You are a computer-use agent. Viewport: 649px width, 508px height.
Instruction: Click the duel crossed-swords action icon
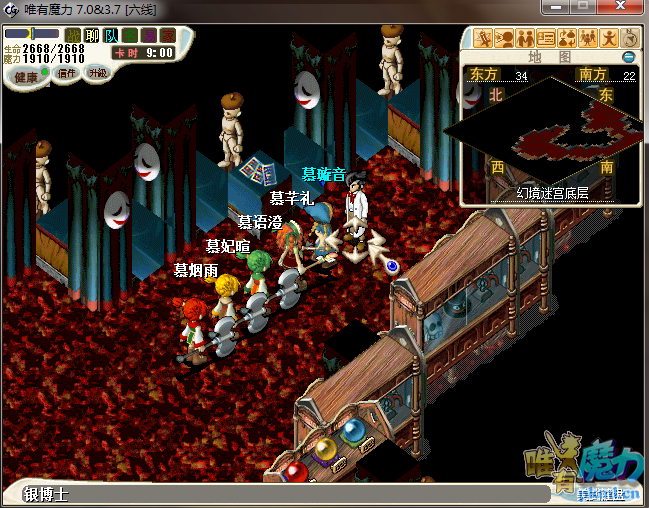pos(484,38)
